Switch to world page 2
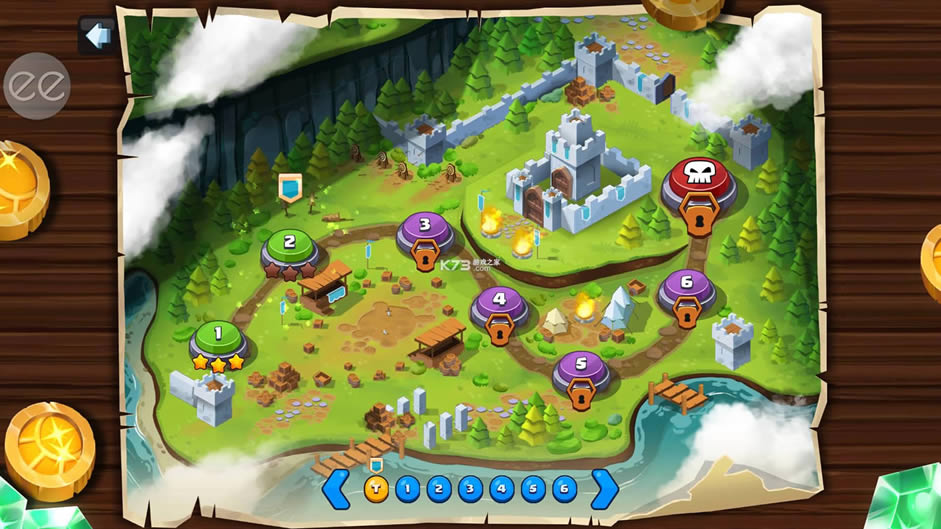 (x=438, y=489)
